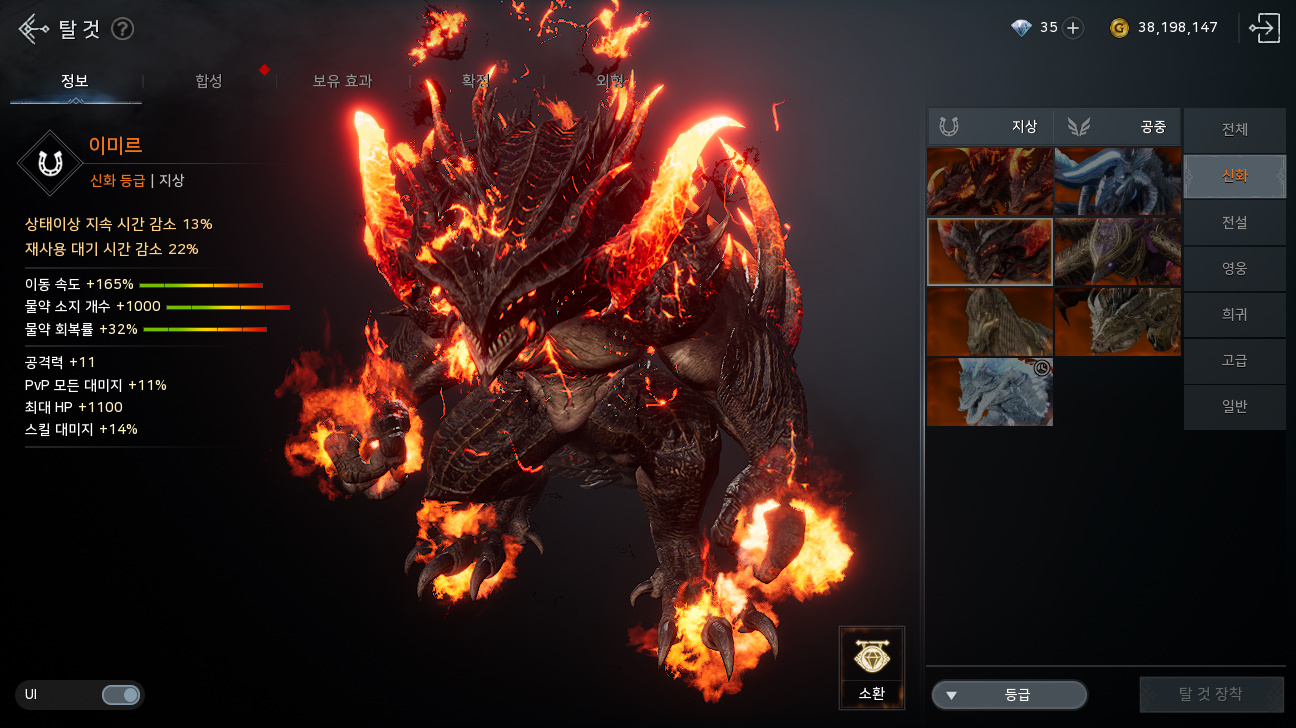Filter by 전설 grade

1234,222
